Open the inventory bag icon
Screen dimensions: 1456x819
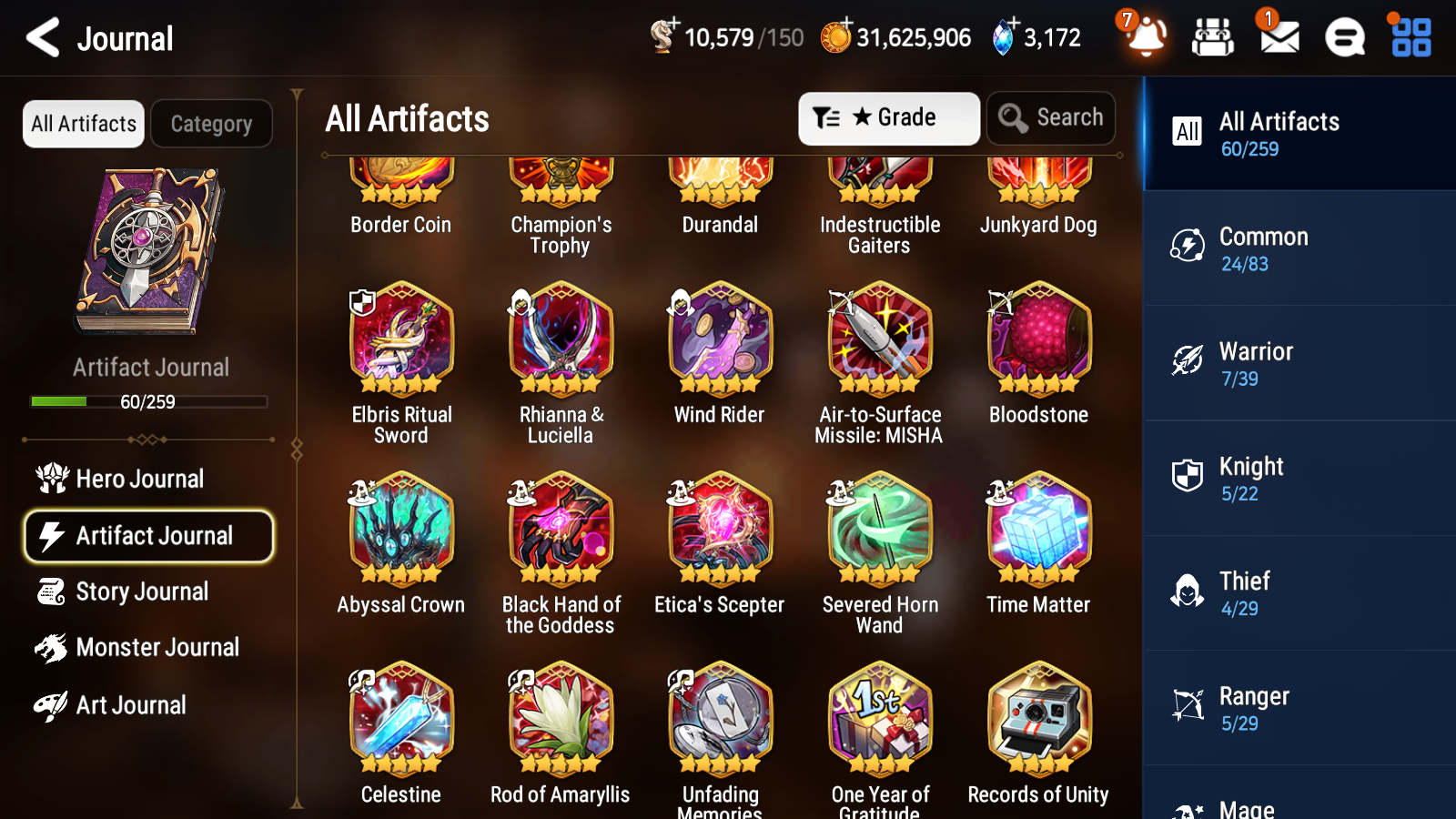coord(1212,37)
